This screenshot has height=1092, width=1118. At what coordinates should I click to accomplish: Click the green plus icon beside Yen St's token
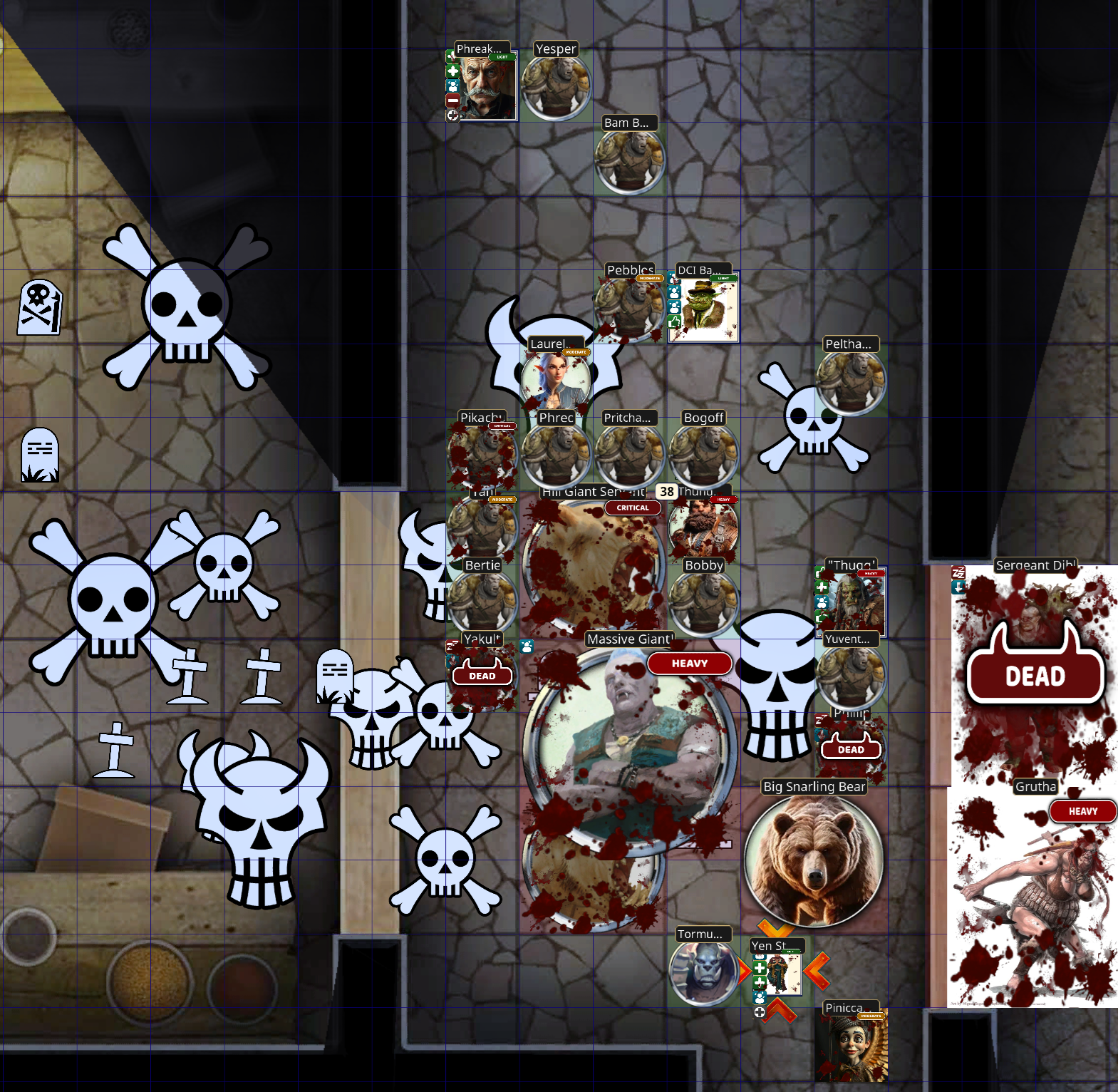pos(760,967)
